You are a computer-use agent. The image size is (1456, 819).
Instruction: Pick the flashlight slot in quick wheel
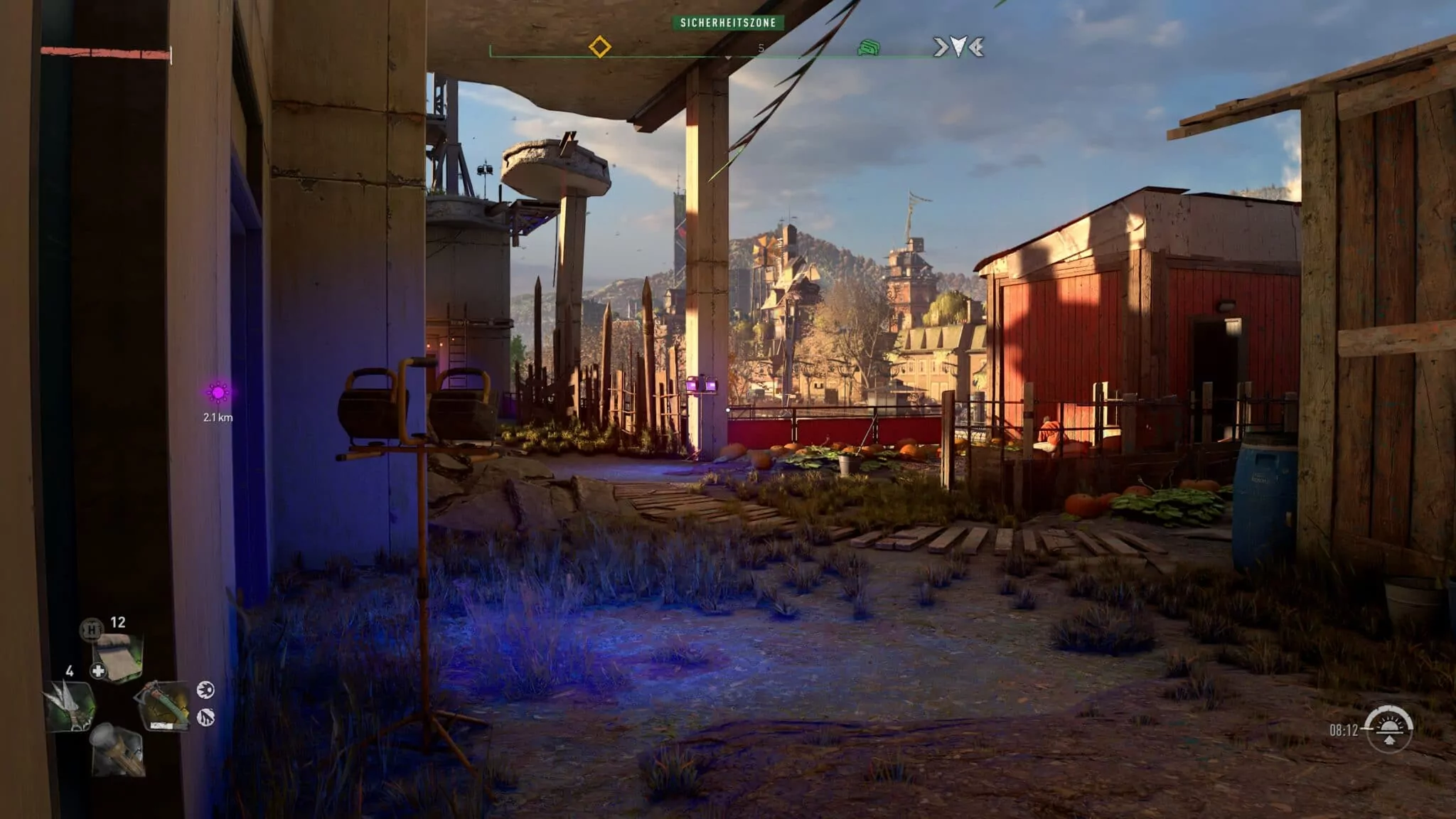[118, 749]
